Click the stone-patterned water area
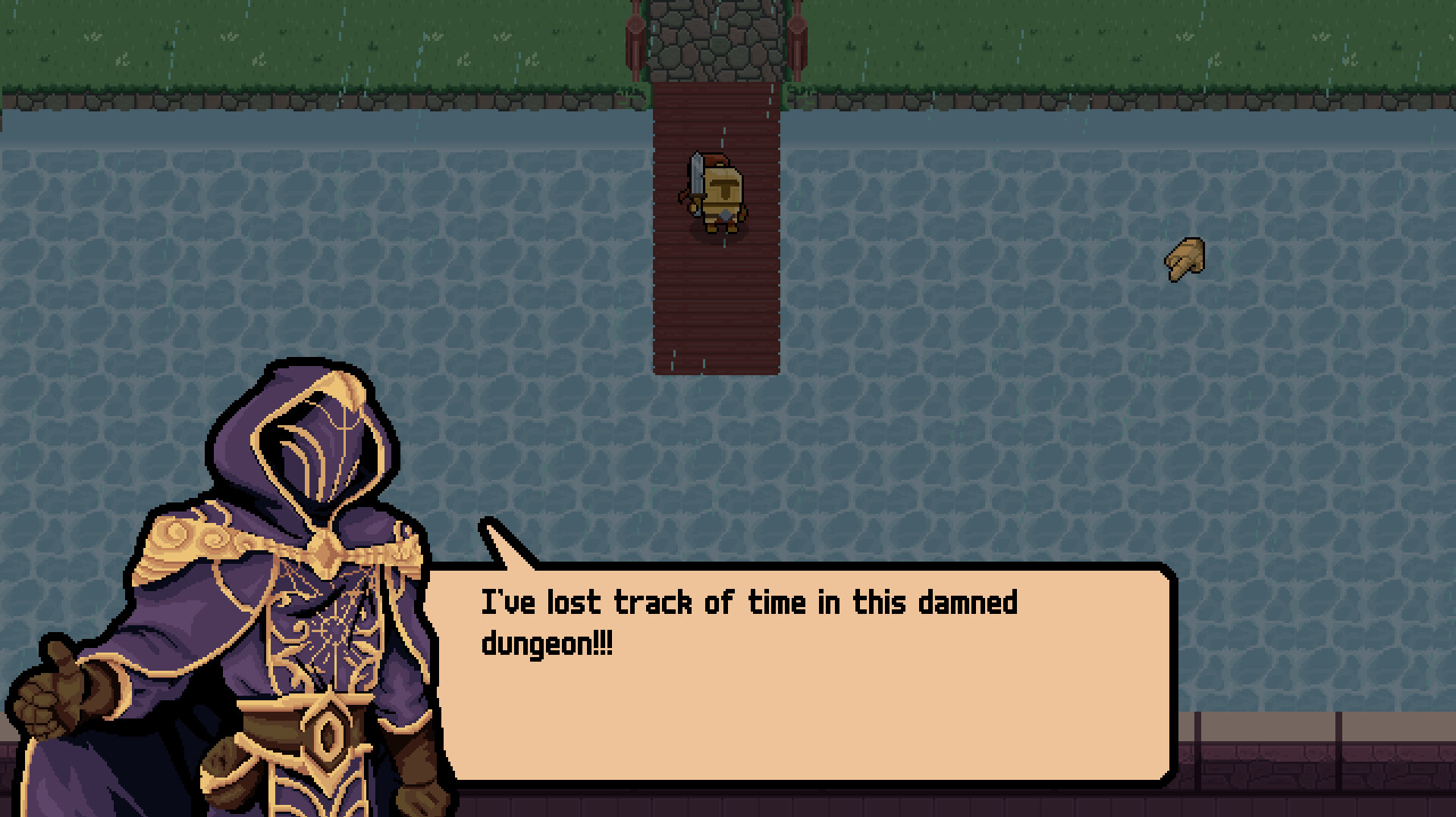Viewport: 1456px width, 817px height. (1062, 417)
